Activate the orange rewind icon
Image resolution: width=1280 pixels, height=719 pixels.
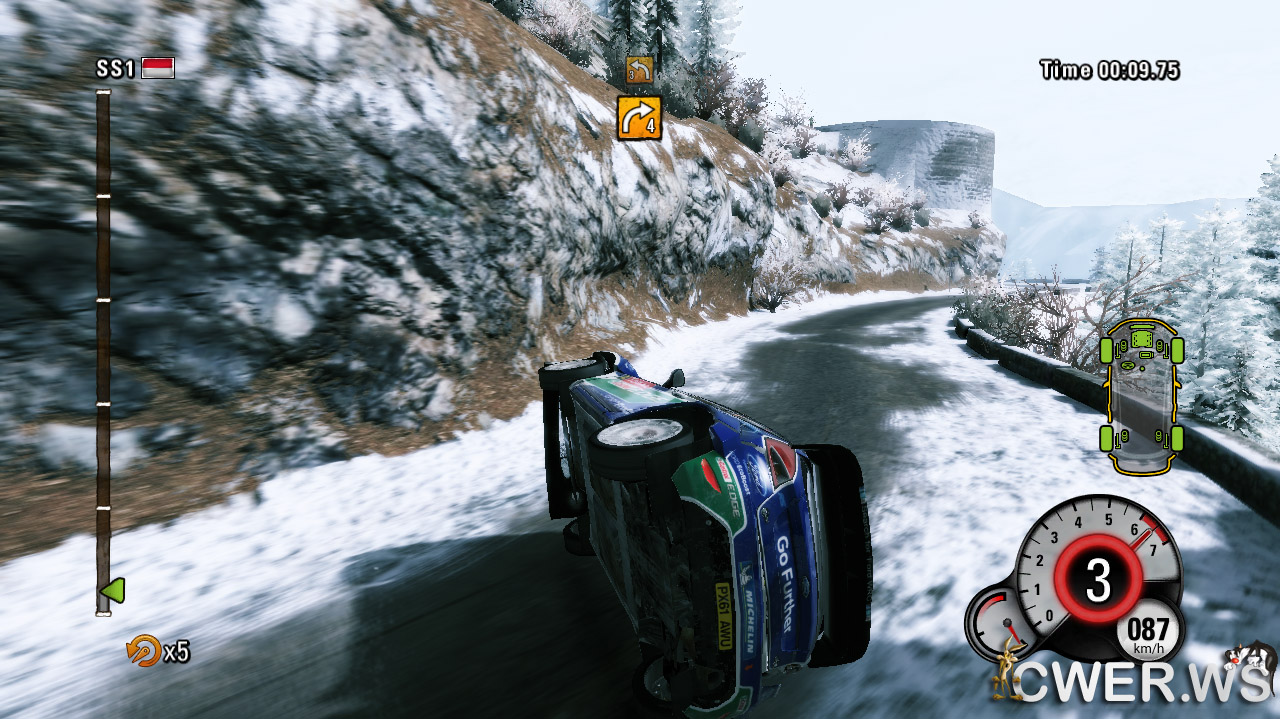[143, 651]
